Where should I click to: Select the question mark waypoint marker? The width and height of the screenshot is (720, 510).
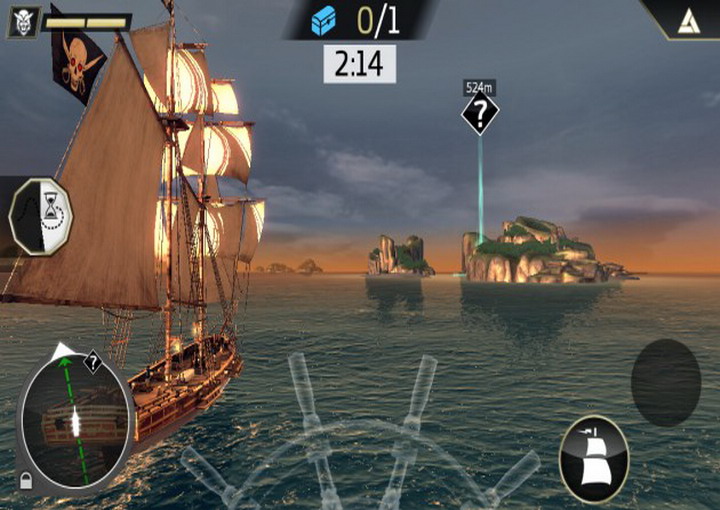[x=480, y=114]
